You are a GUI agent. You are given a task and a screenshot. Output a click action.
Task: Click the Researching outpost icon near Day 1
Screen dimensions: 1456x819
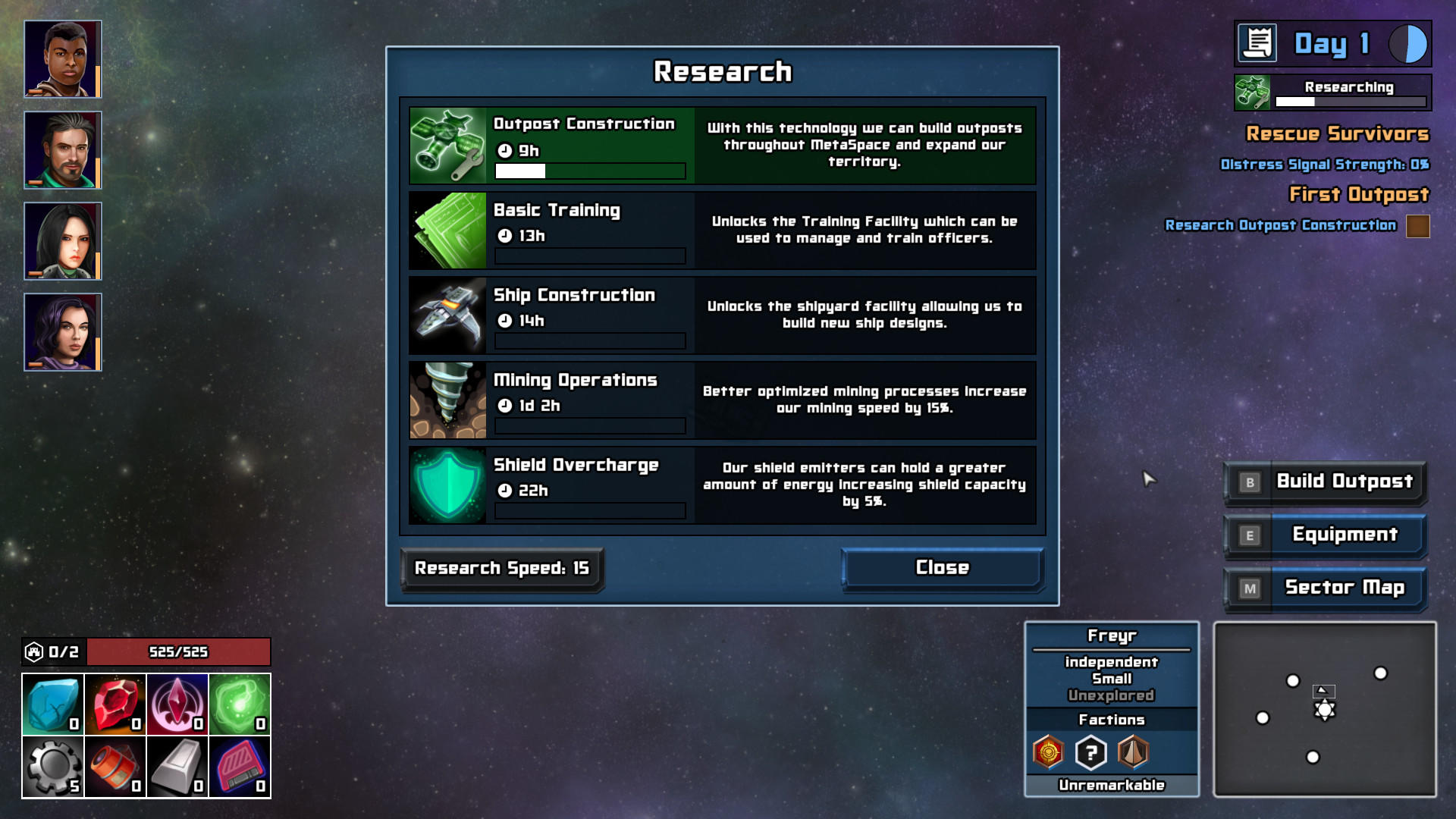[x=1253, y=90]
